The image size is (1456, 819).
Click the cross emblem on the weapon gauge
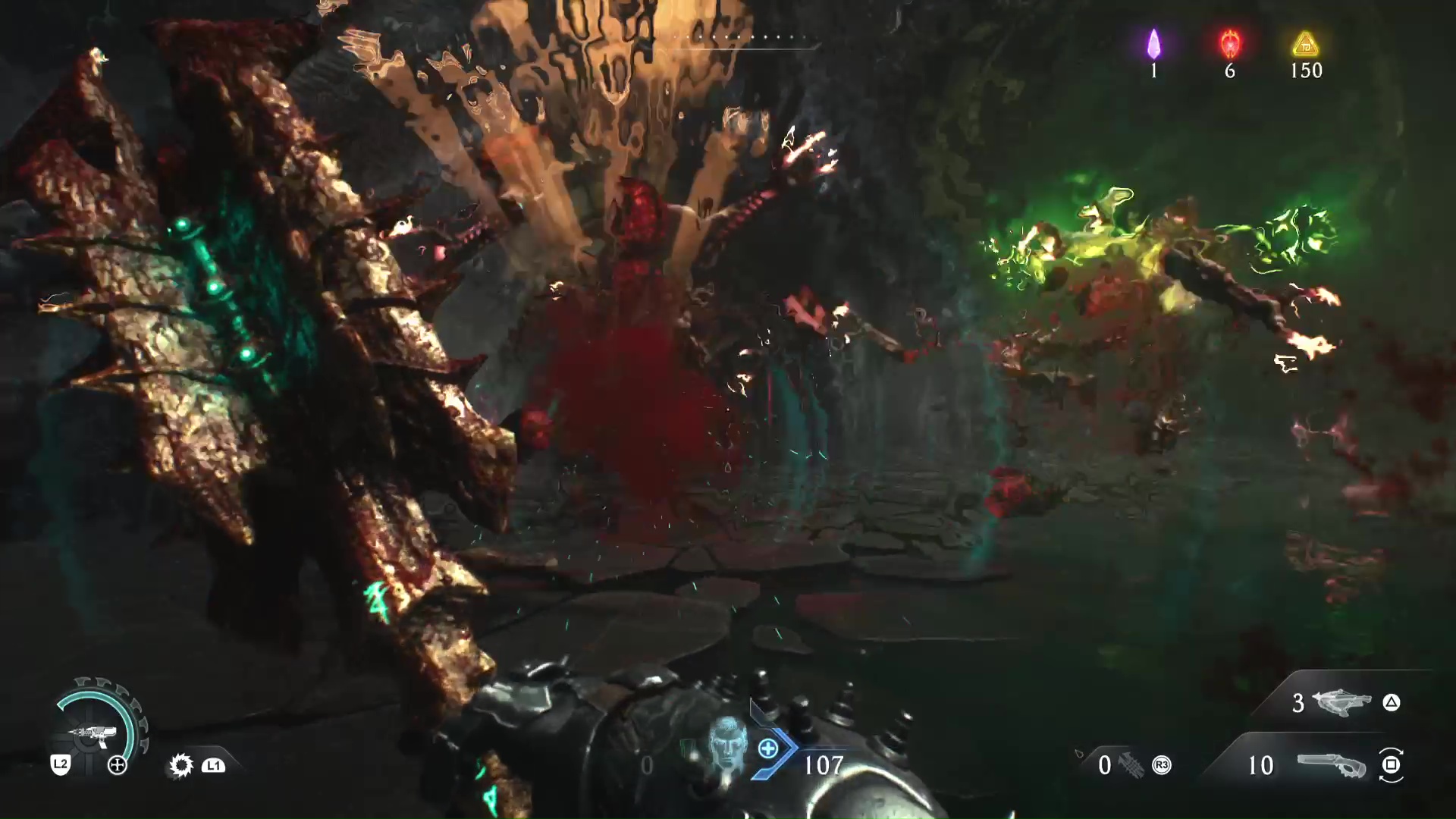tap(118, 765)
